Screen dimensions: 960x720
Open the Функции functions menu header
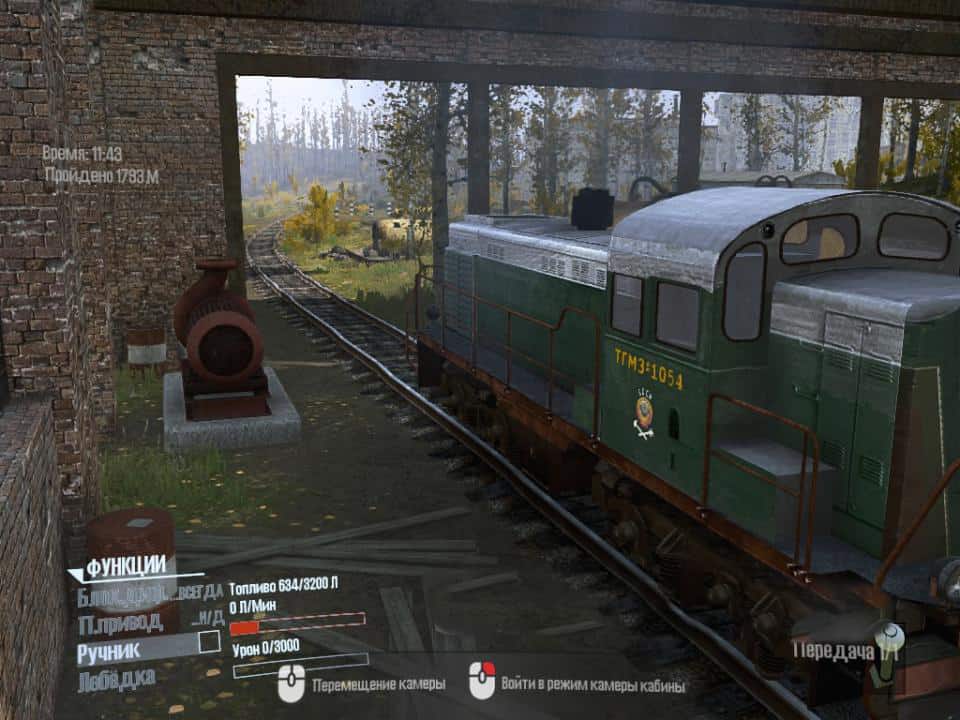[x=124, y=567]
